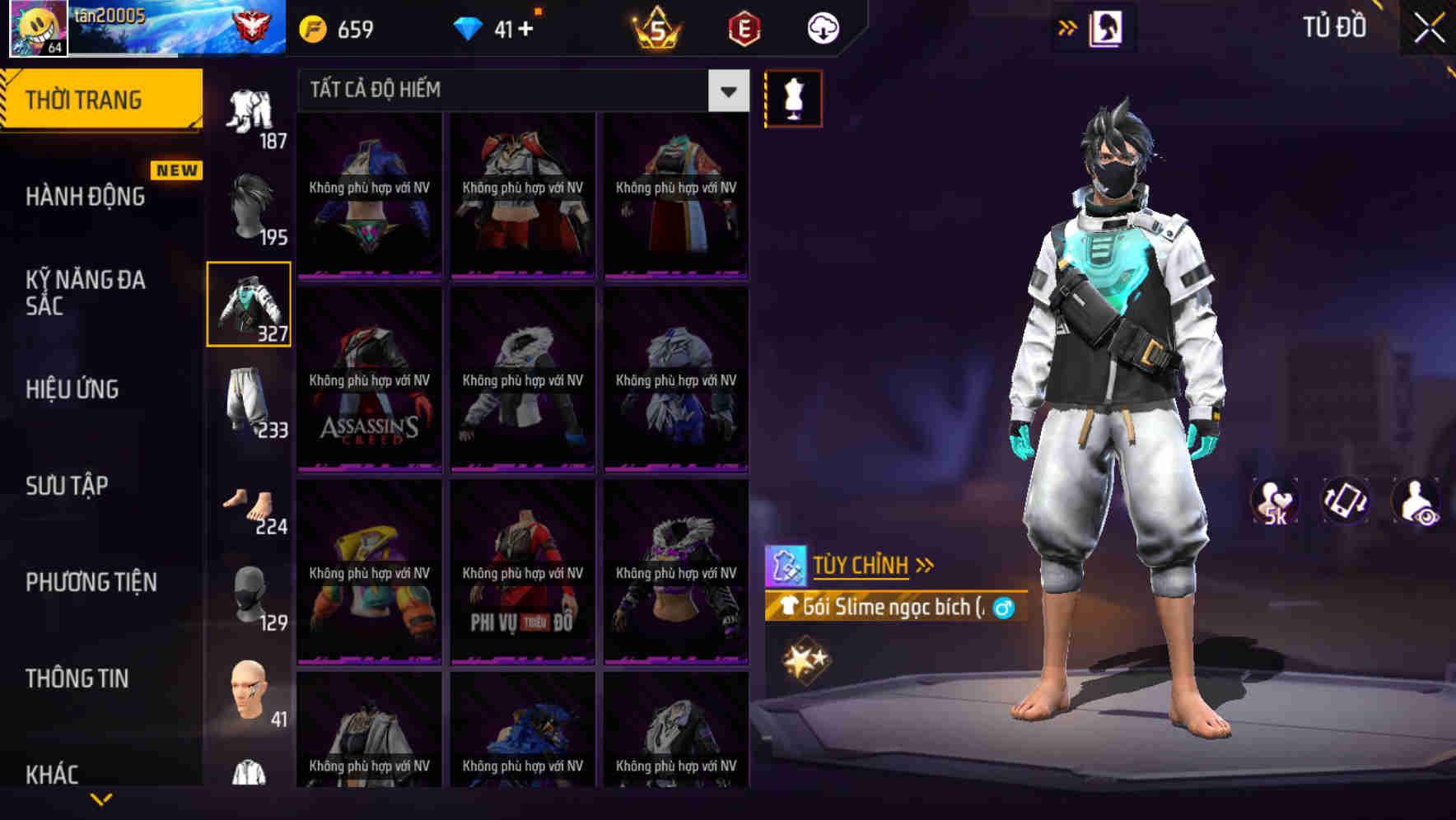Toggle the pants category filter showing 187
The height and width of the screenshot is (820, 1456).
(x=249, y=111)
